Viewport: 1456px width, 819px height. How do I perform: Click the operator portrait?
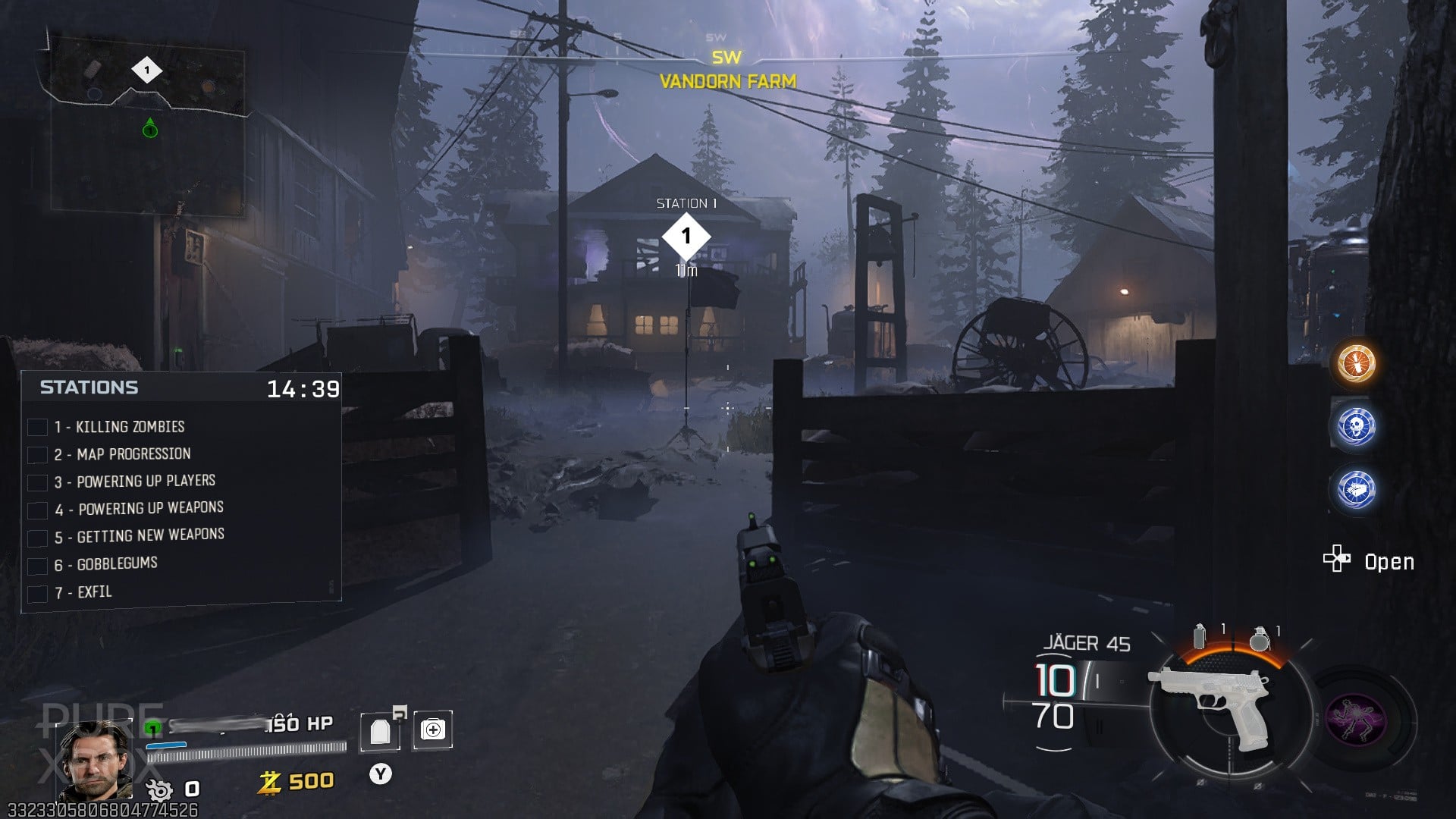point(96,758)
